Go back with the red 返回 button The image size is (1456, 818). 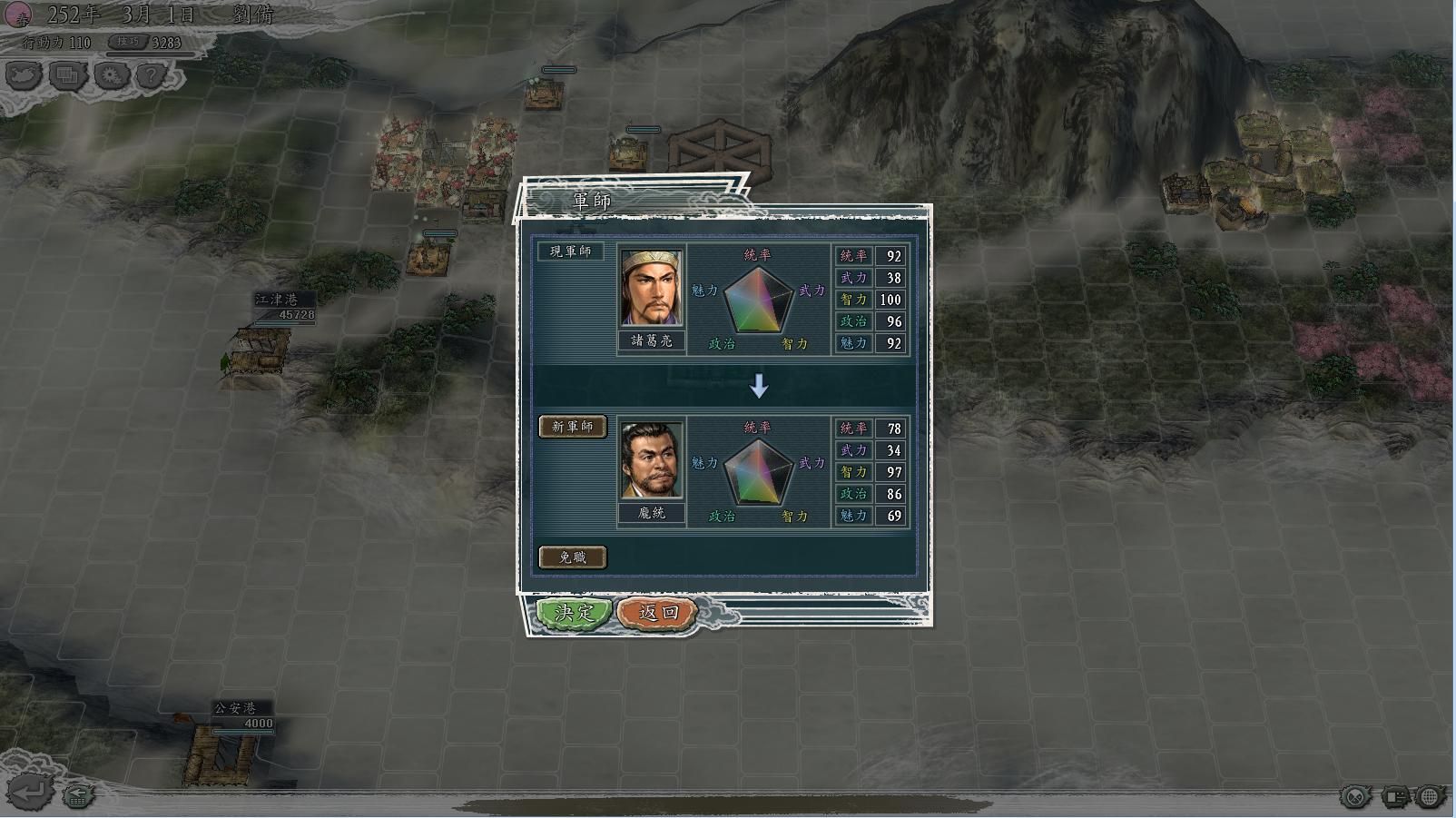pyautogui.click(x=658, y=613)
